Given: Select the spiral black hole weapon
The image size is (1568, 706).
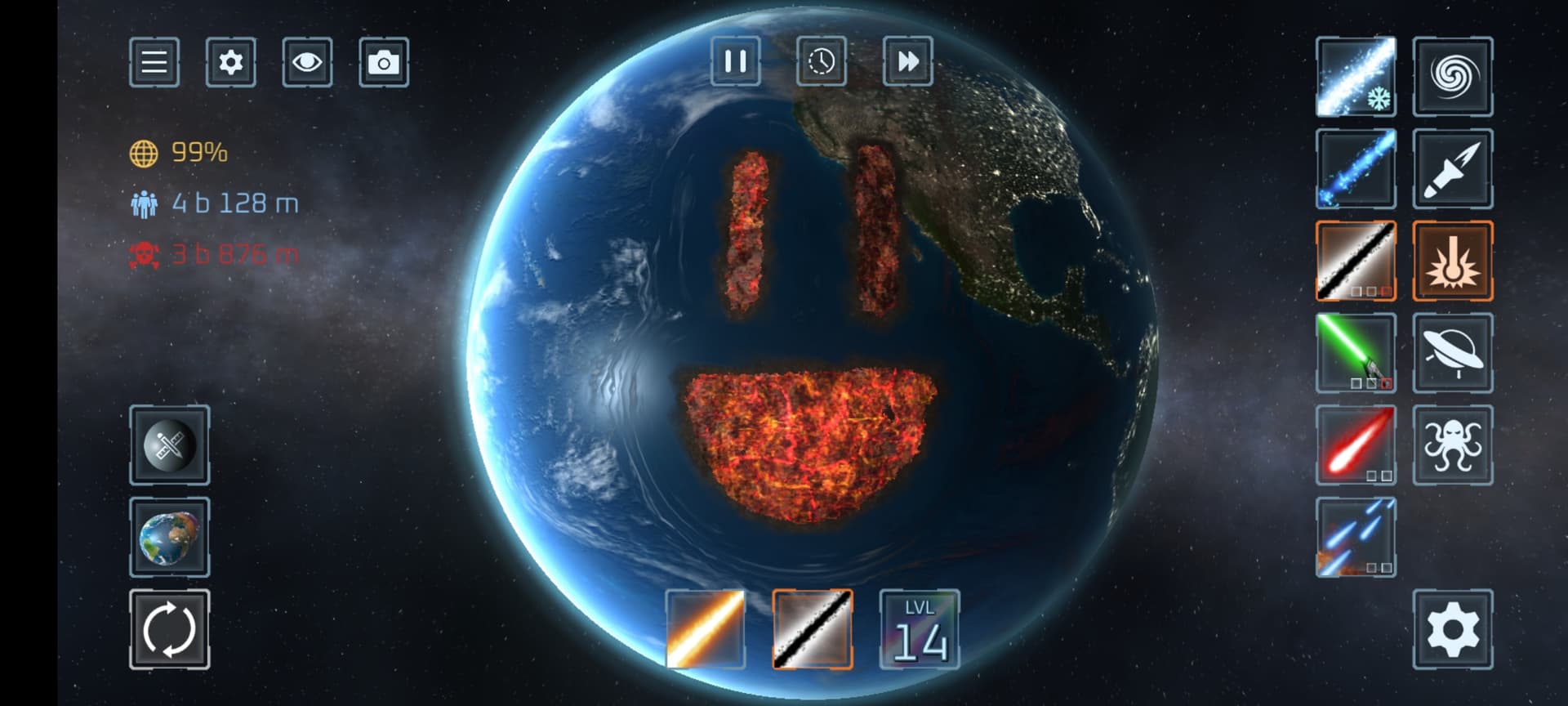Looking at the screenshot, I should (x=1453, y=76).
